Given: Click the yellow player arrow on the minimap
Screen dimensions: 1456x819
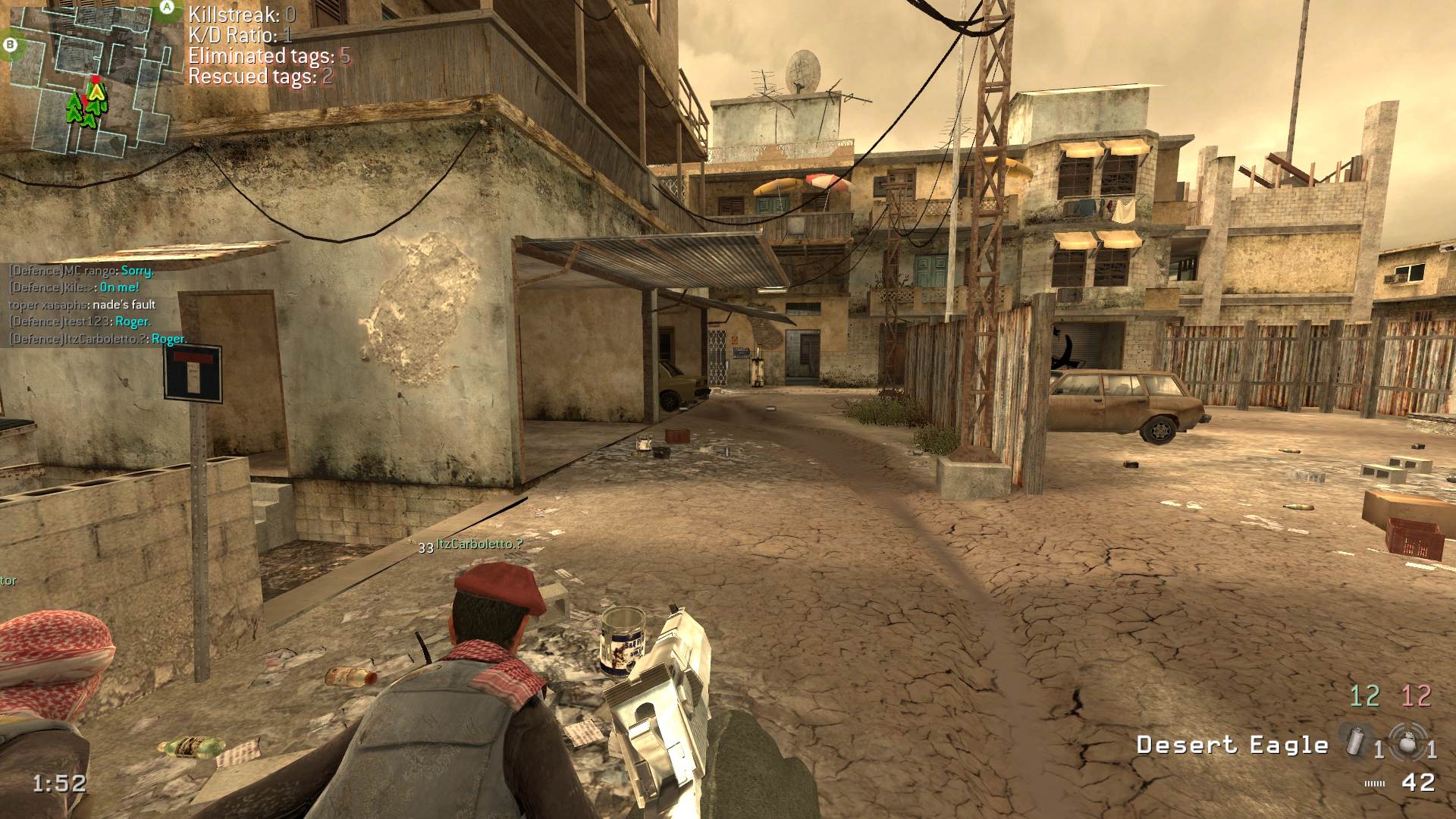Looking at the screenshot, I should 95,92.
